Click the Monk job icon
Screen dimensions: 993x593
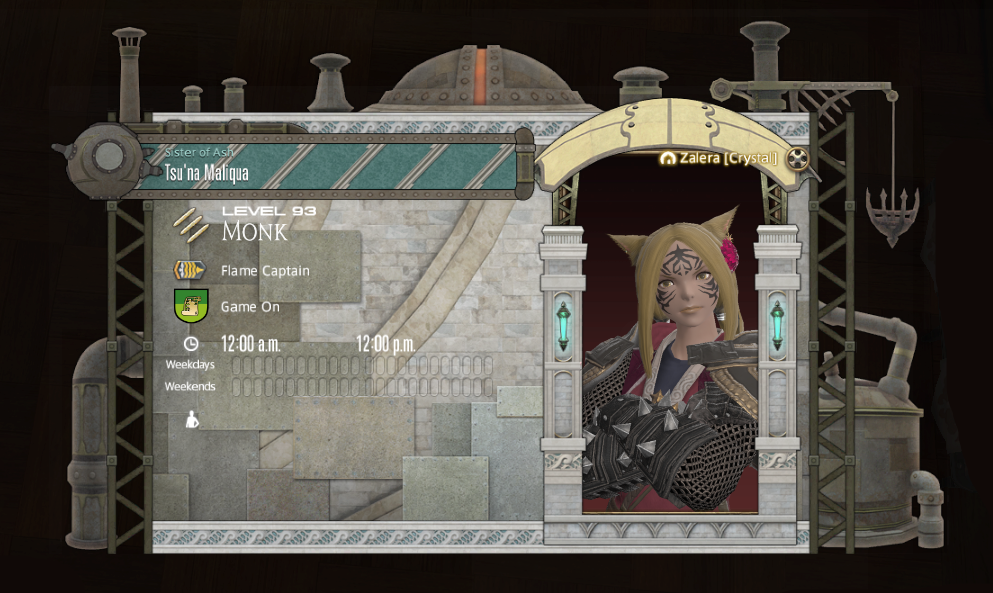point(190,224)
